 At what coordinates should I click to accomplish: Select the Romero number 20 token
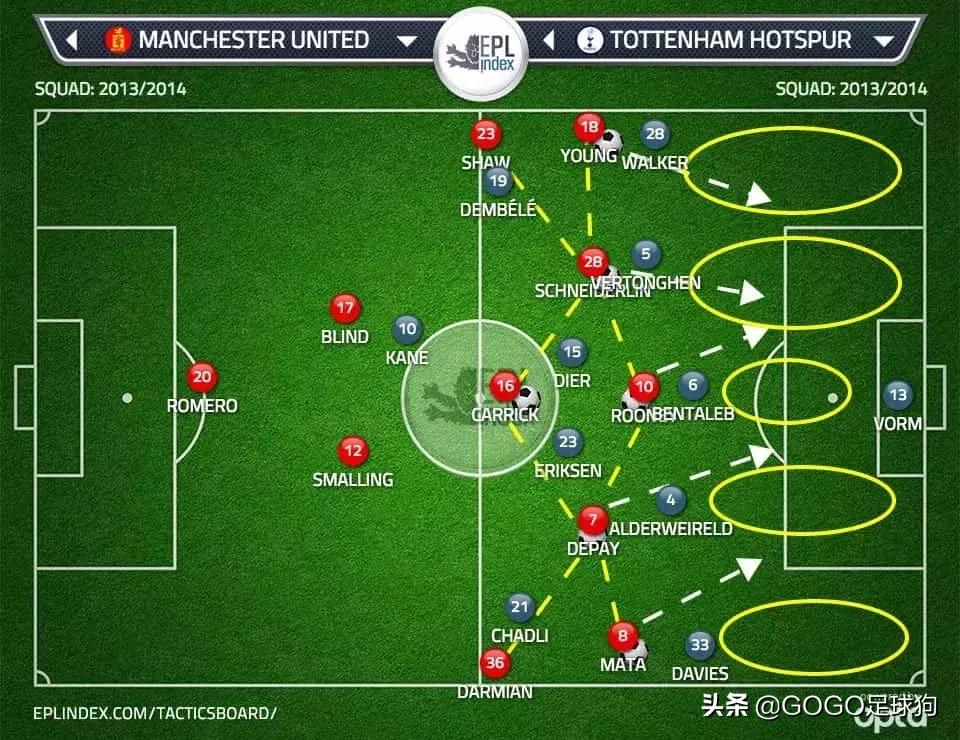[x=202, y=377]
